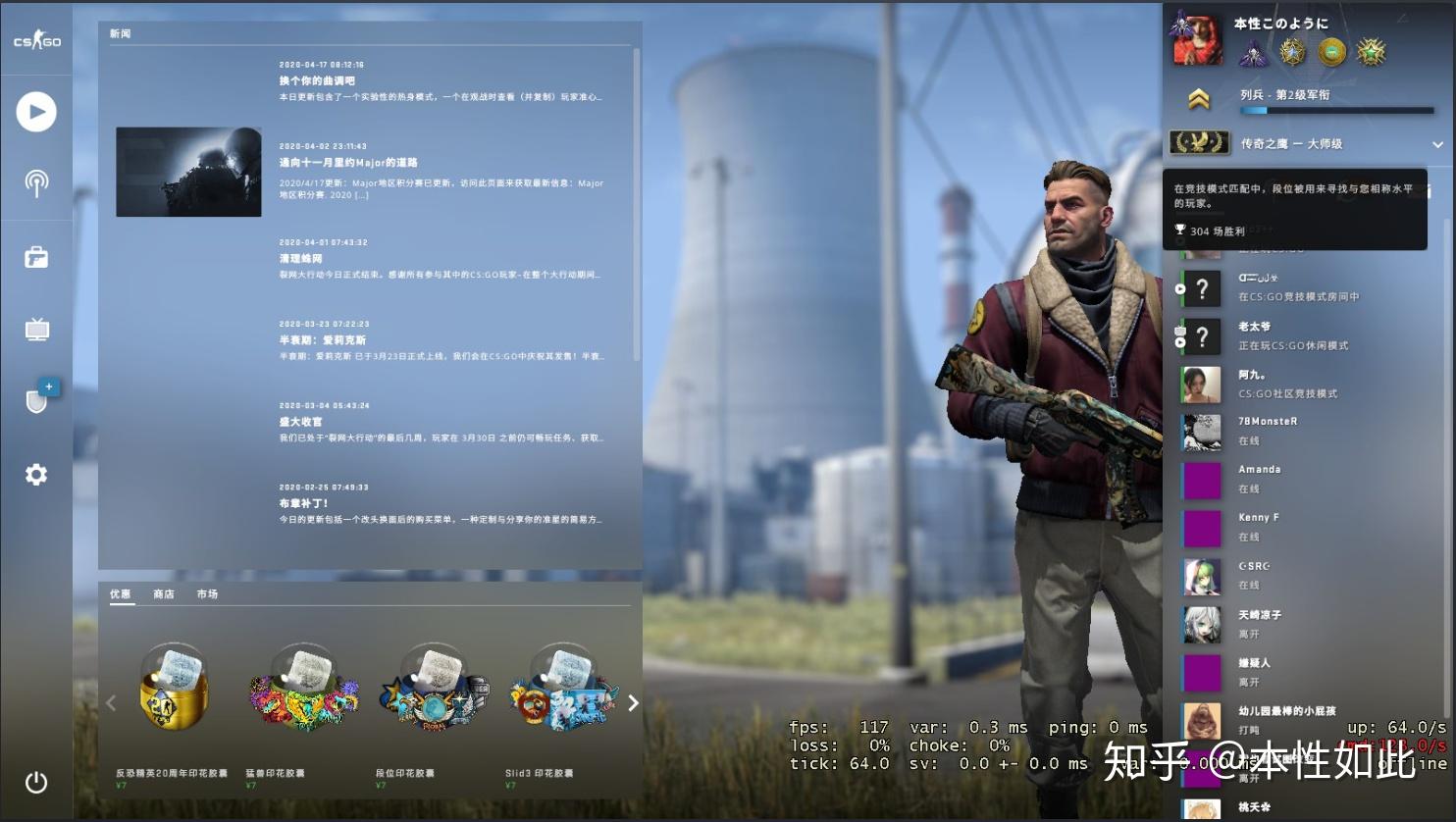The height and width of the screenshot is (822, 1456).
Task: Click the shield icon with plus badge
Action: (x=36, y=400)
